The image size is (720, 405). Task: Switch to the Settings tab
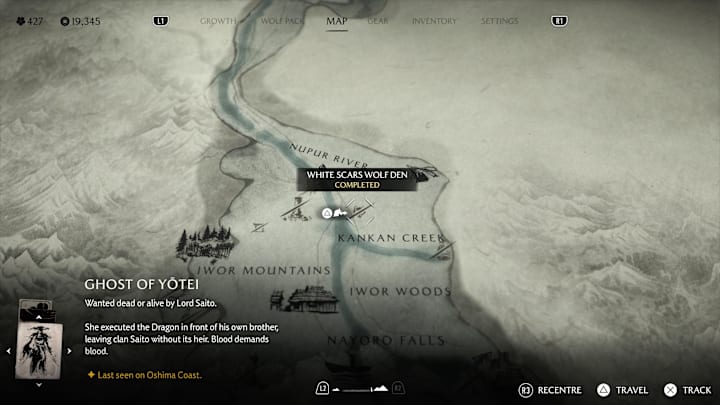tap(499, 21)
